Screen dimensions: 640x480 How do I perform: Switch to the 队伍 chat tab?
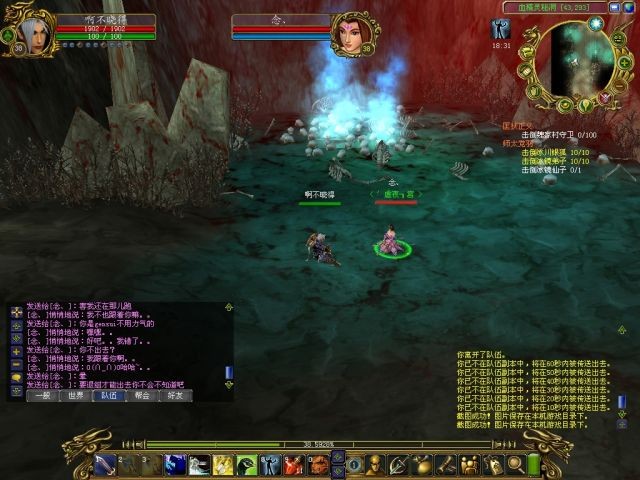click(x=108, y=395)
